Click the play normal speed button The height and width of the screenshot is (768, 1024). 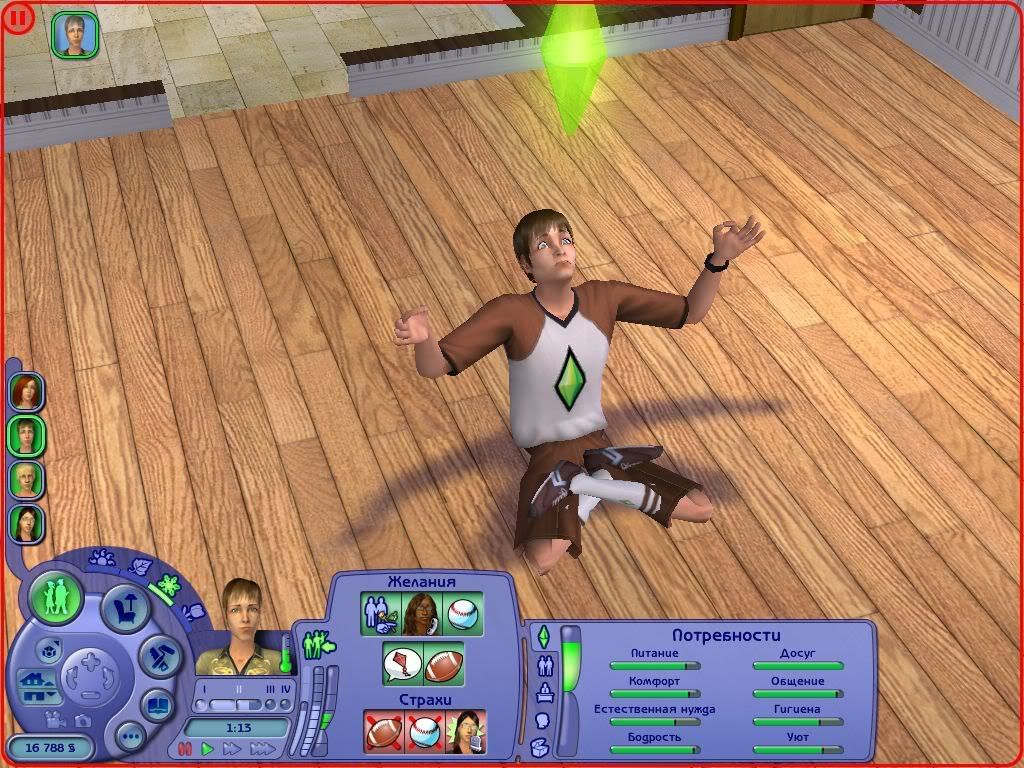point(208,748)
